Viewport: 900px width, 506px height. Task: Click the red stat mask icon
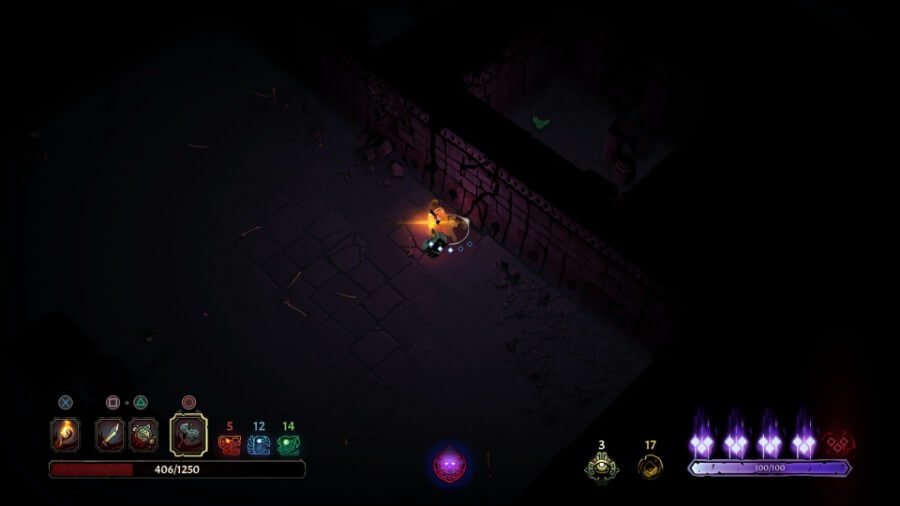click(x=229, y=445)
